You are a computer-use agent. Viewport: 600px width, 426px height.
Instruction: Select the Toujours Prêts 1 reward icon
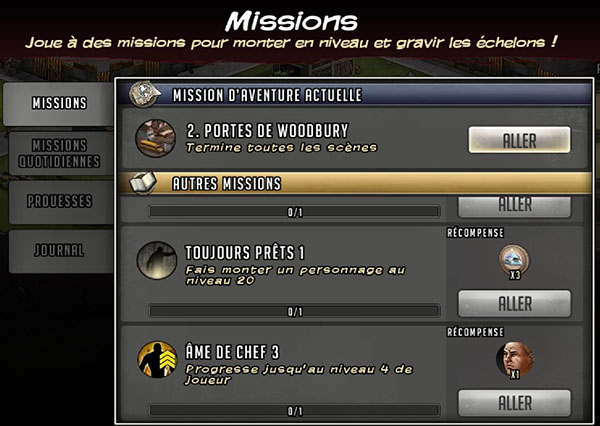514,260
